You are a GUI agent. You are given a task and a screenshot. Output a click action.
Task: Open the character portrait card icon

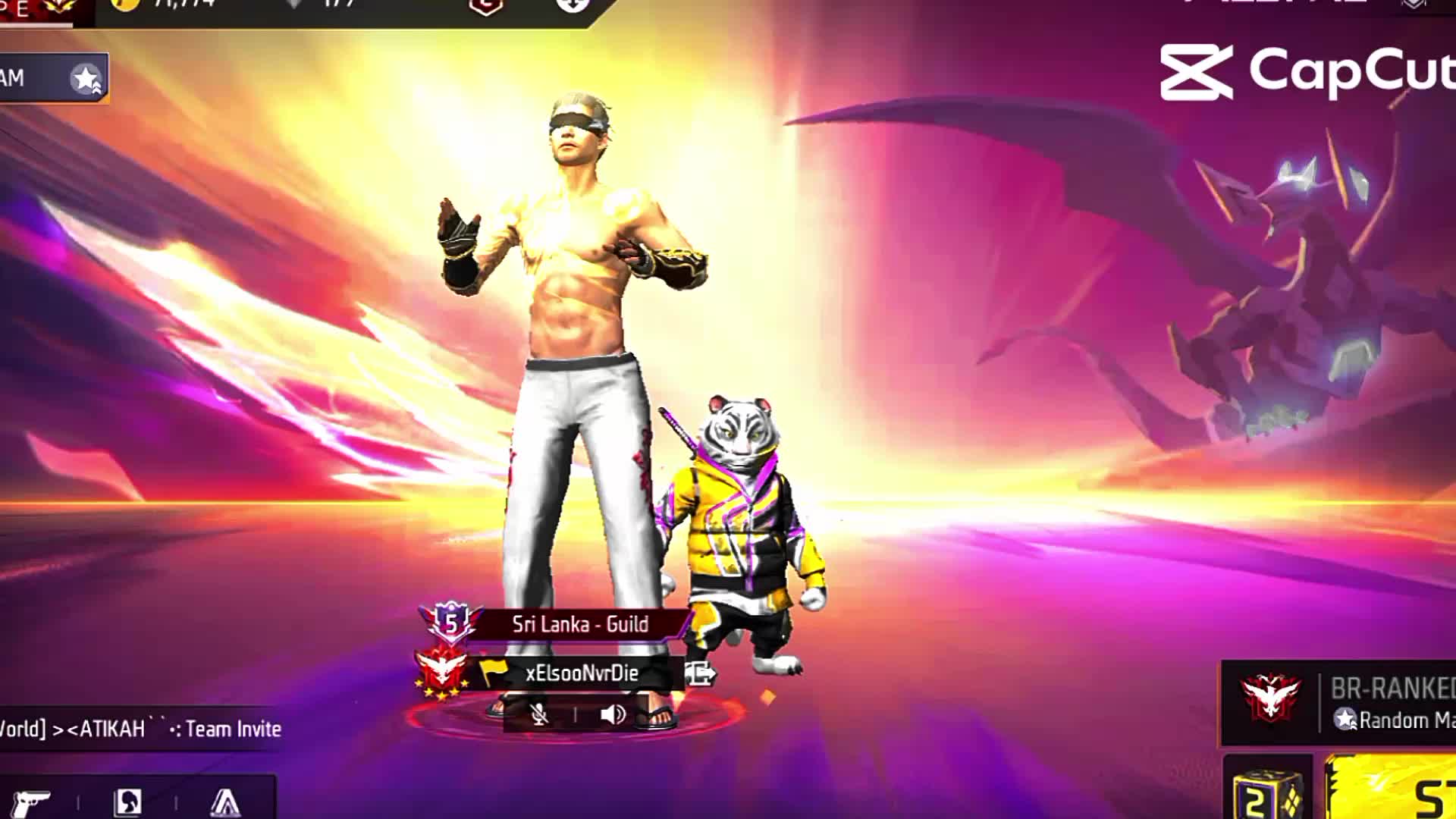(127, 802)
